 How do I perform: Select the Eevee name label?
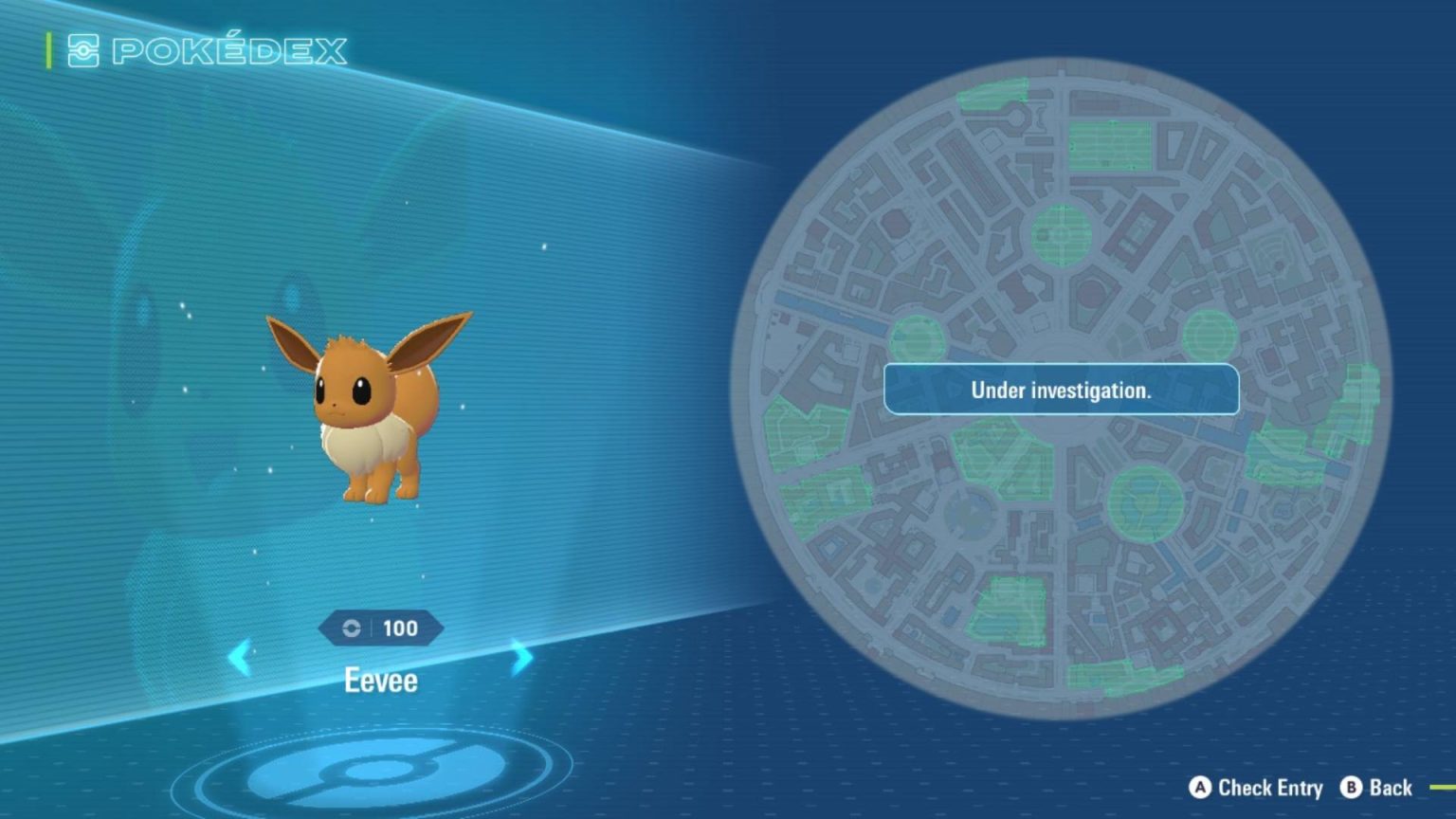pos(381,680)
